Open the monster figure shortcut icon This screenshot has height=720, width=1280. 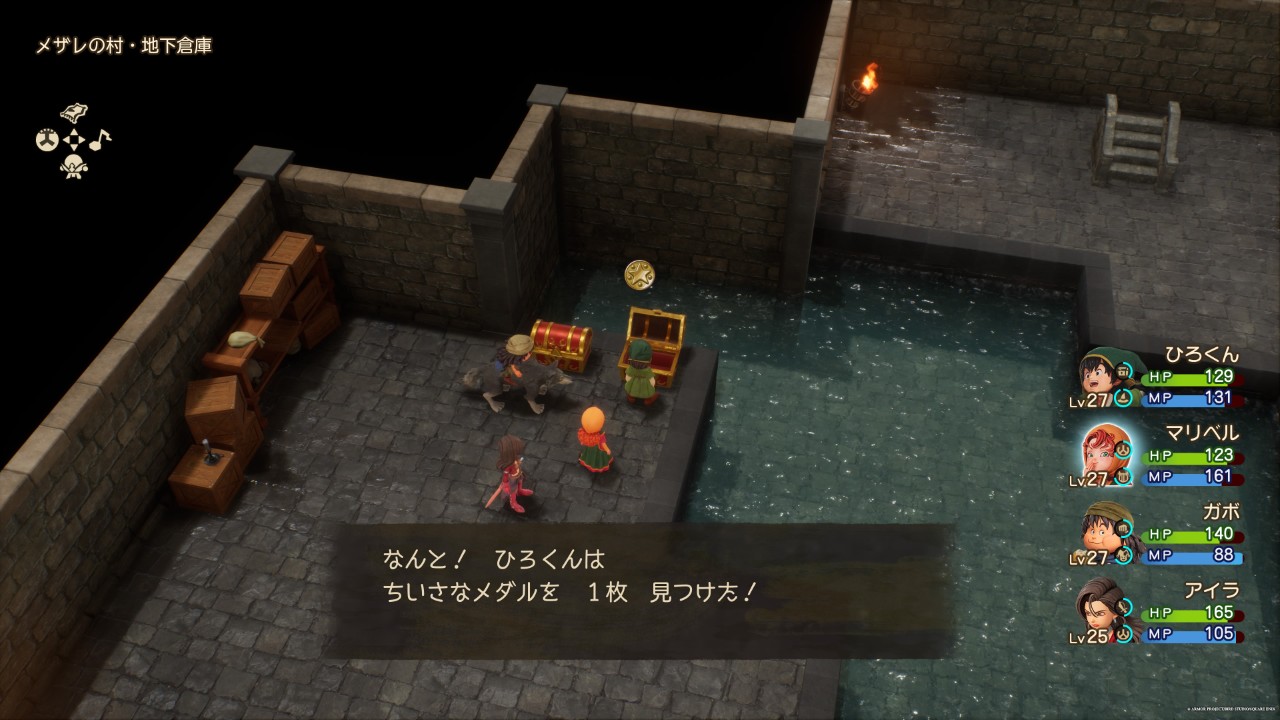click(x=72, y=168)
